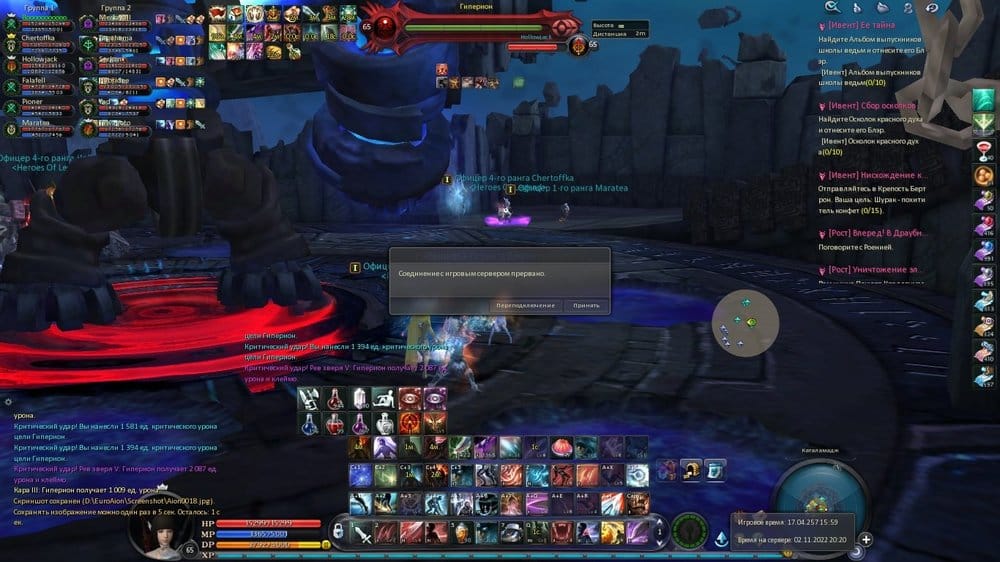Open the magnifying glass search menu icon
This screenshot has width=1000, height=562.
[832, 7]
